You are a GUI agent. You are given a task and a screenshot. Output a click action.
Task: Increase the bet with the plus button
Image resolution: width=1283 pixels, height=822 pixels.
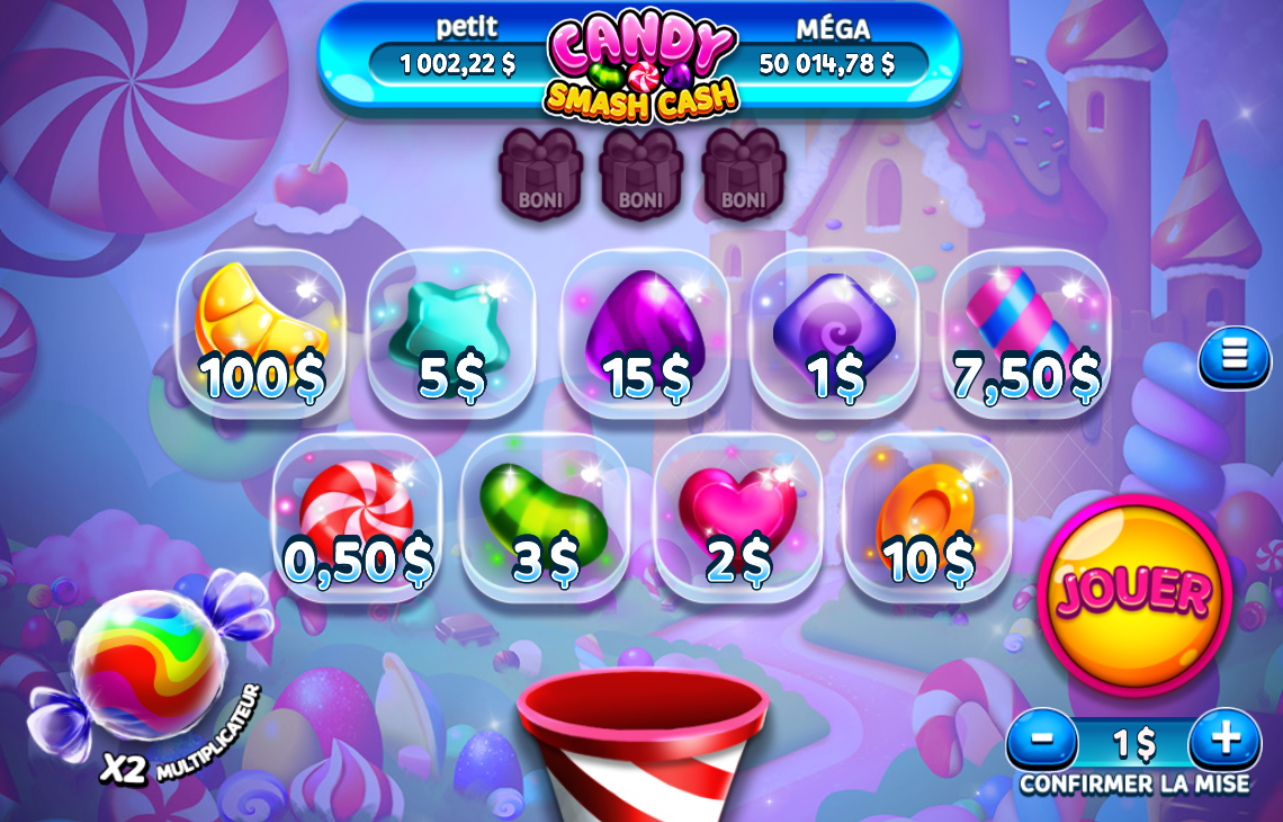point(1222,741)
